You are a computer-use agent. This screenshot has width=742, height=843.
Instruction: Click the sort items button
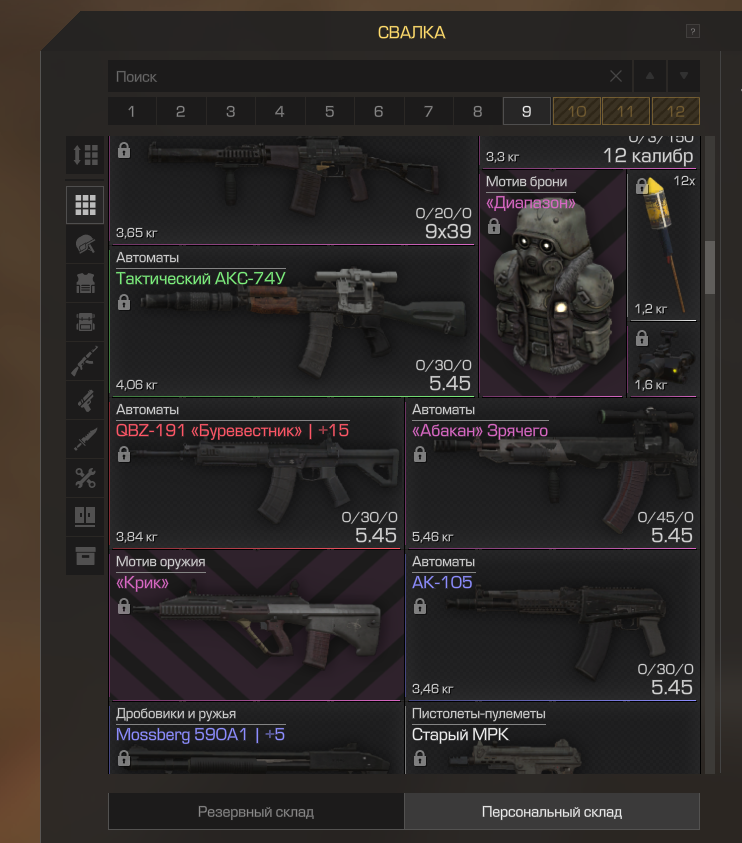point(85,155)
